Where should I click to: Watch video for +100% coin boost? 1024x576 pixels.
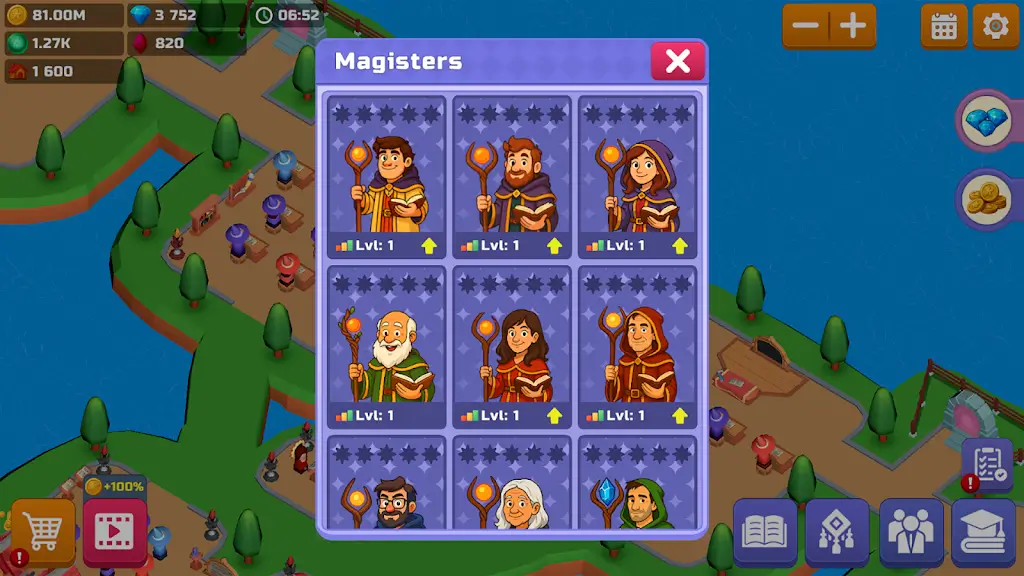point(115,530)
